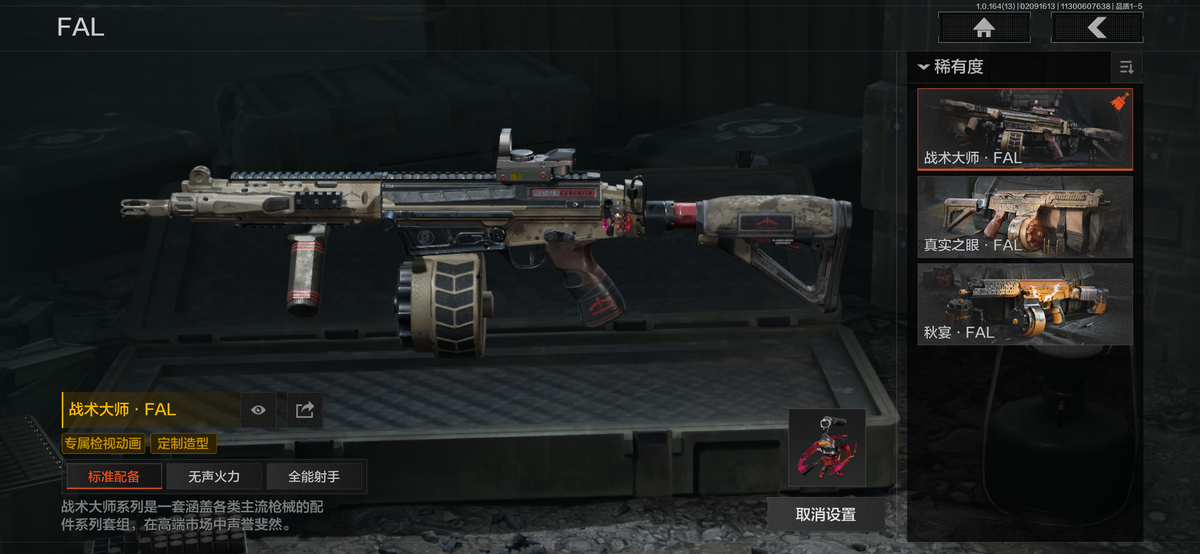
Task: Click the 取消设置 button
Action: [x=826, y=514]
